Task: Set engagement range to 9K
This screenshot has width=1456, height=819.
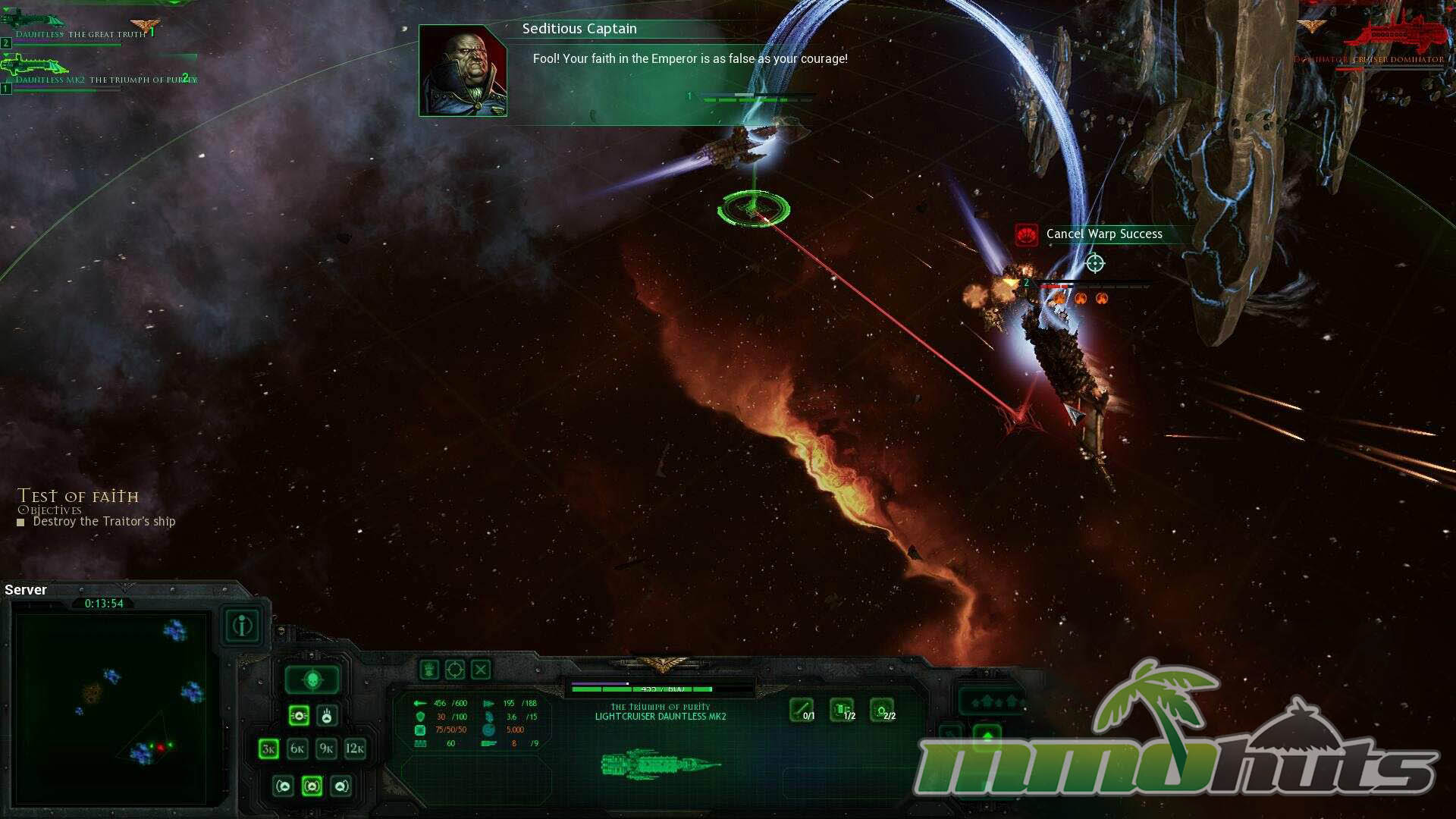Action: pyautogui.click(x=326, y=749)
